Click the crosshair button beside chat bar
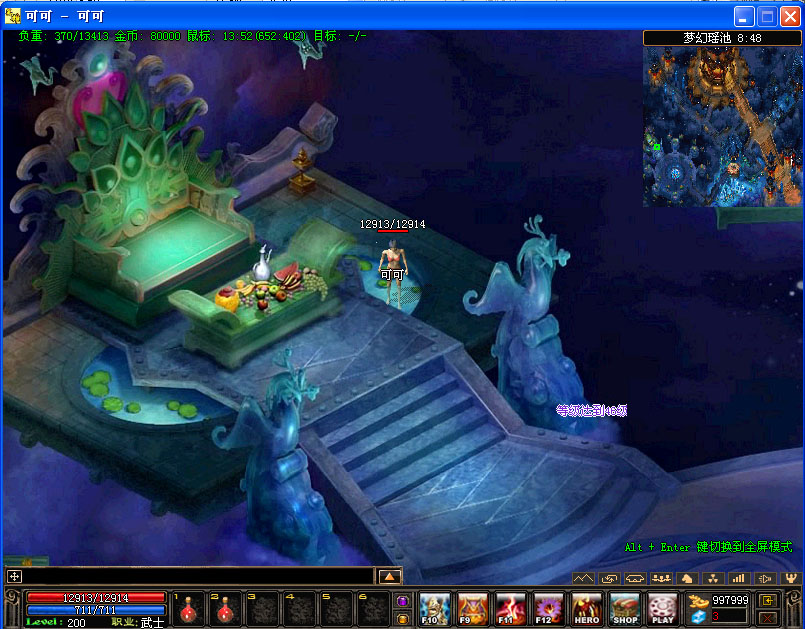The width and height of the screenshot is (805, 629). [14, 576]
